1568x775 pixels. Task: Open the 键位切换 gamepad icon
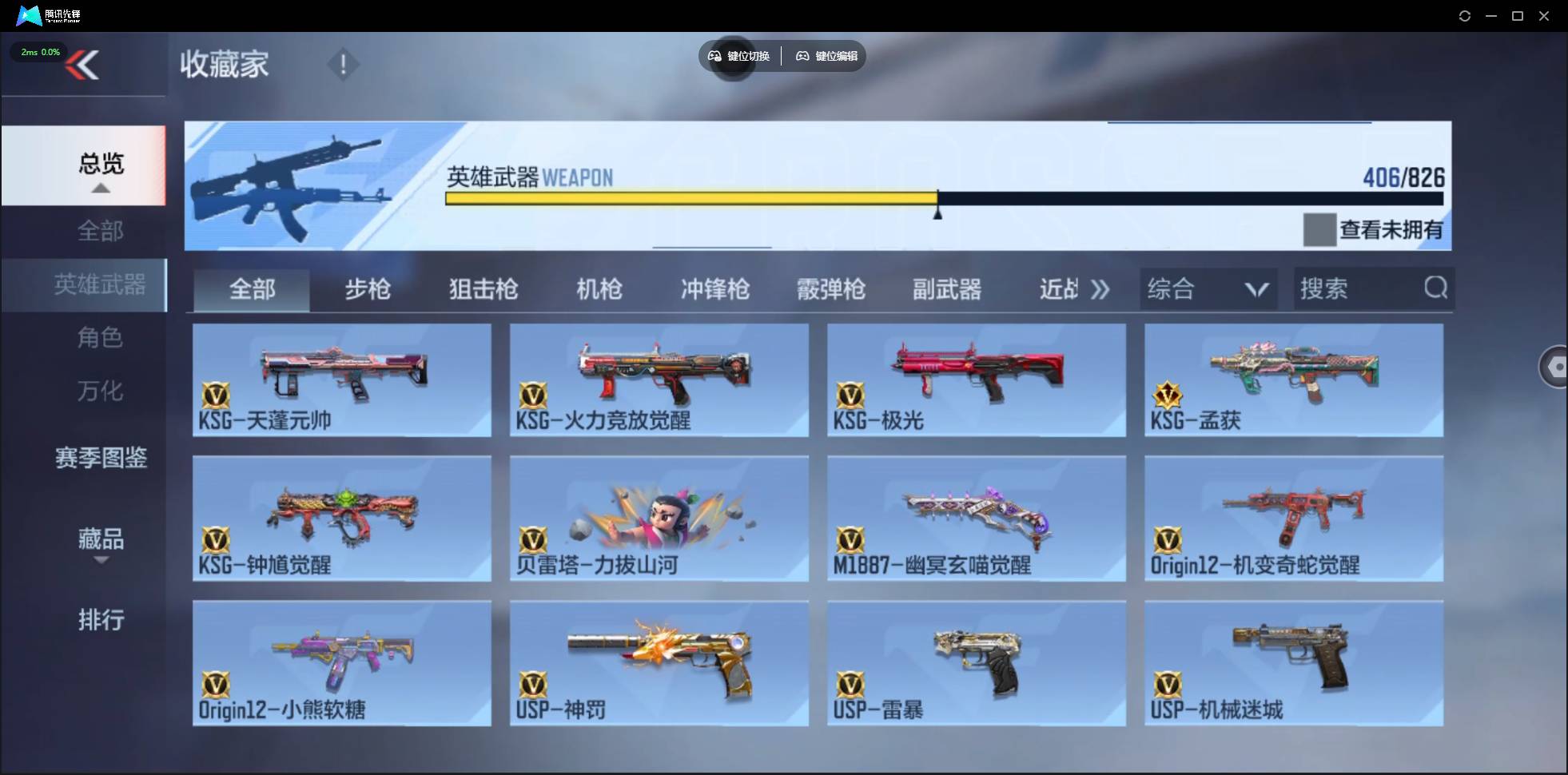pyautogui.click(x=714, y=56)
